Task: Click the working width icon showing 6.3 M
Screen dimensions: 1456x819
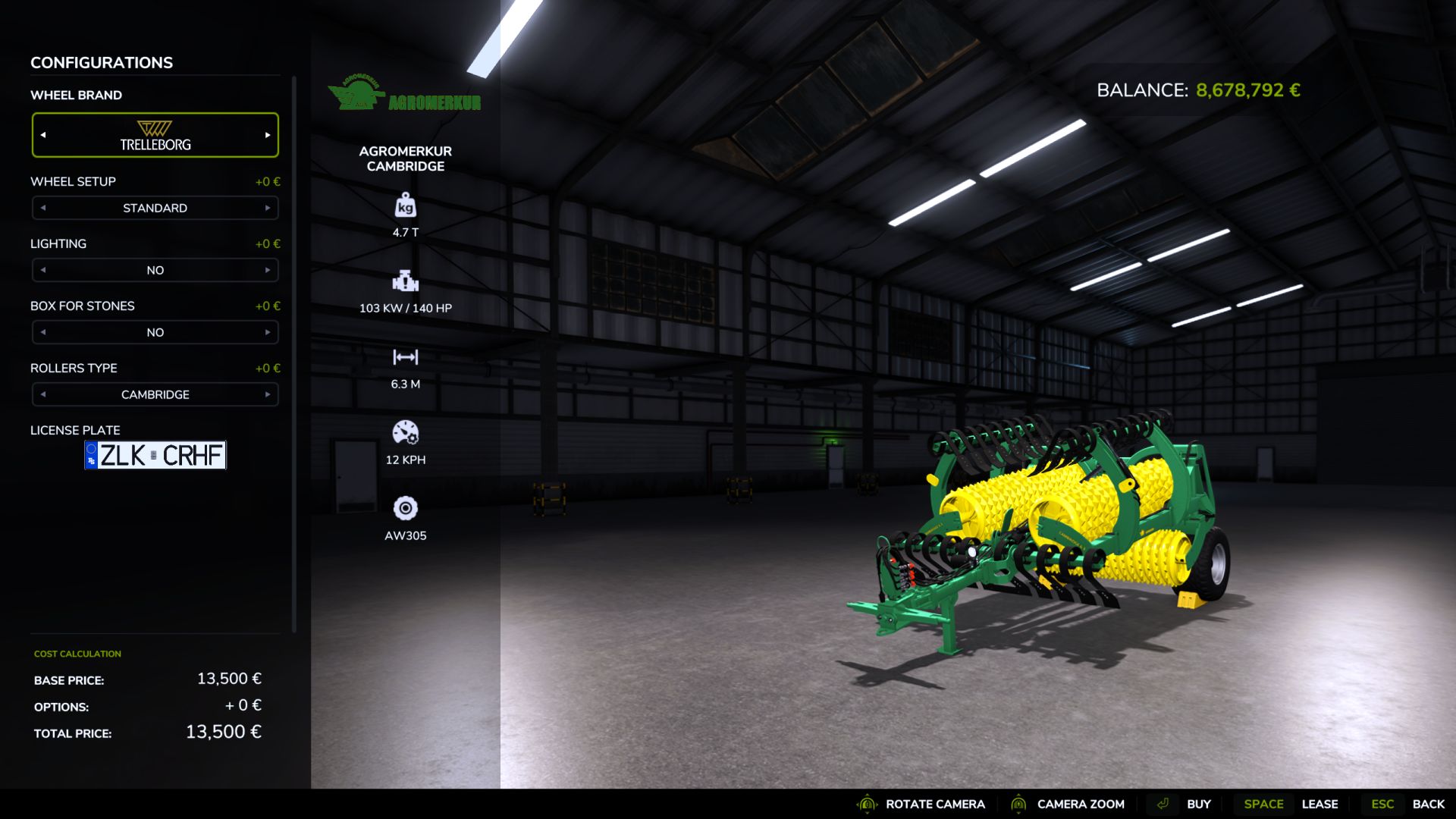Action: coord(406,356)
